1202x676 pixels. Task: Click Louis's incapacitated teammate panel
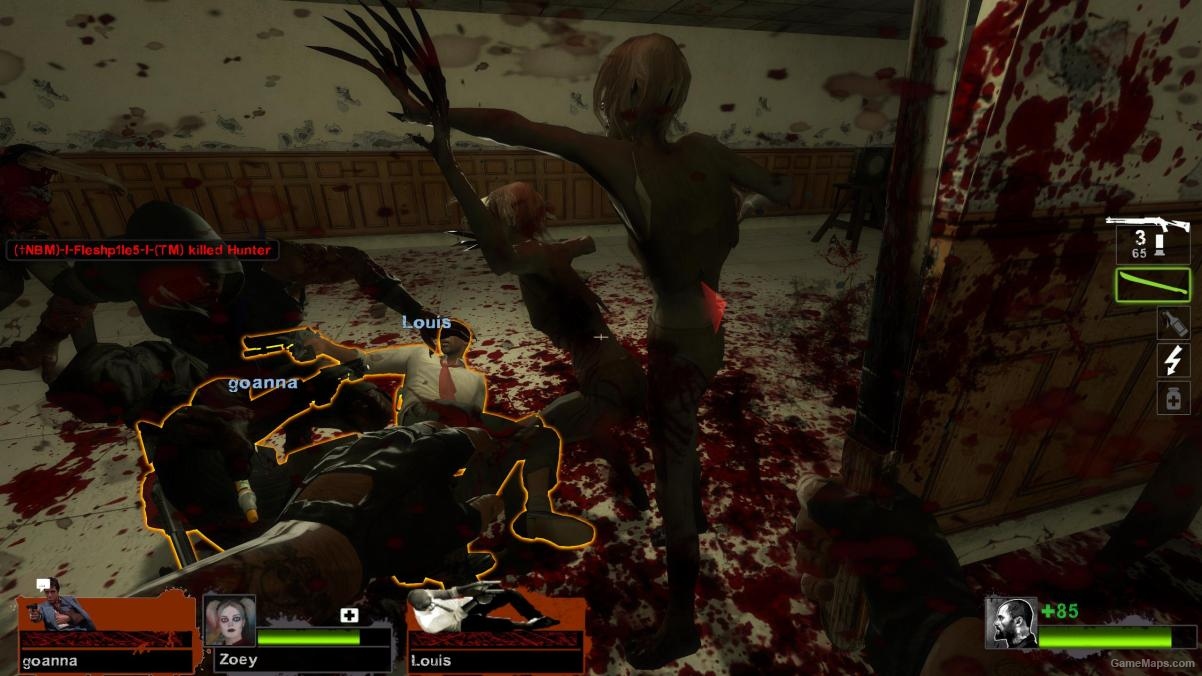point(496,630)
